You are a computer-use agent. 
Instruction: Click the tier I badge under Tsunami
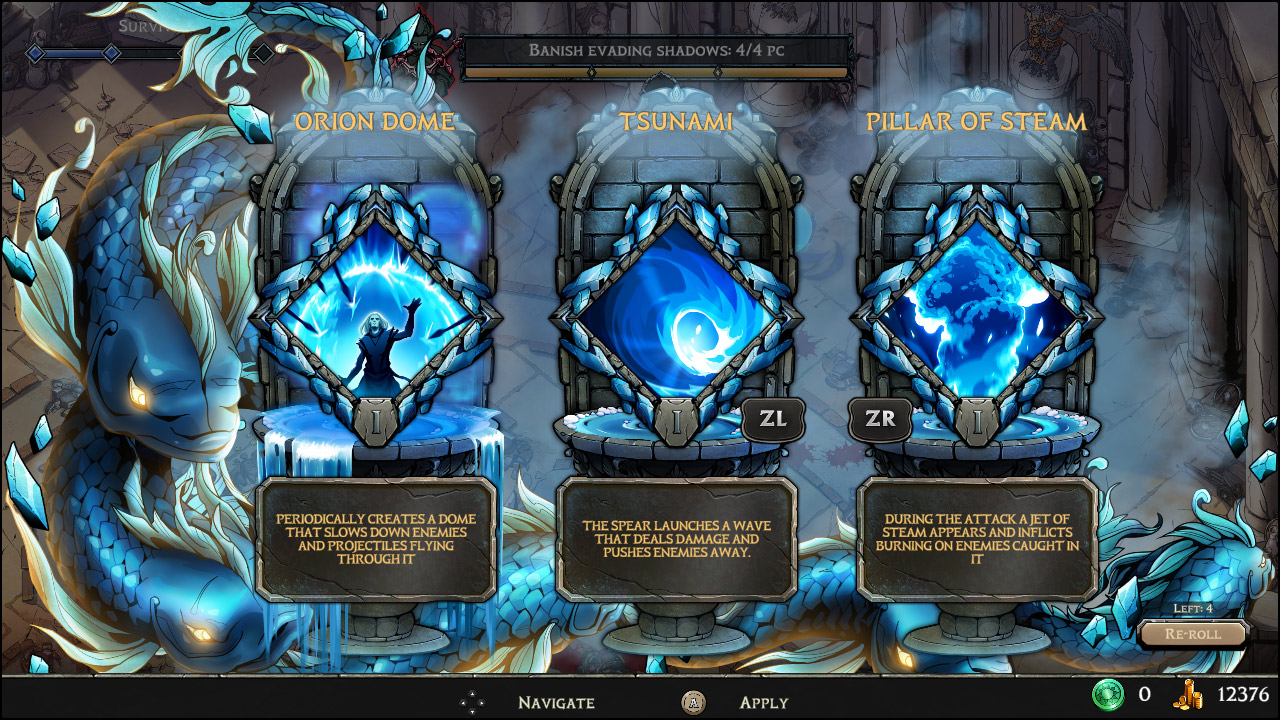(676, 420)
